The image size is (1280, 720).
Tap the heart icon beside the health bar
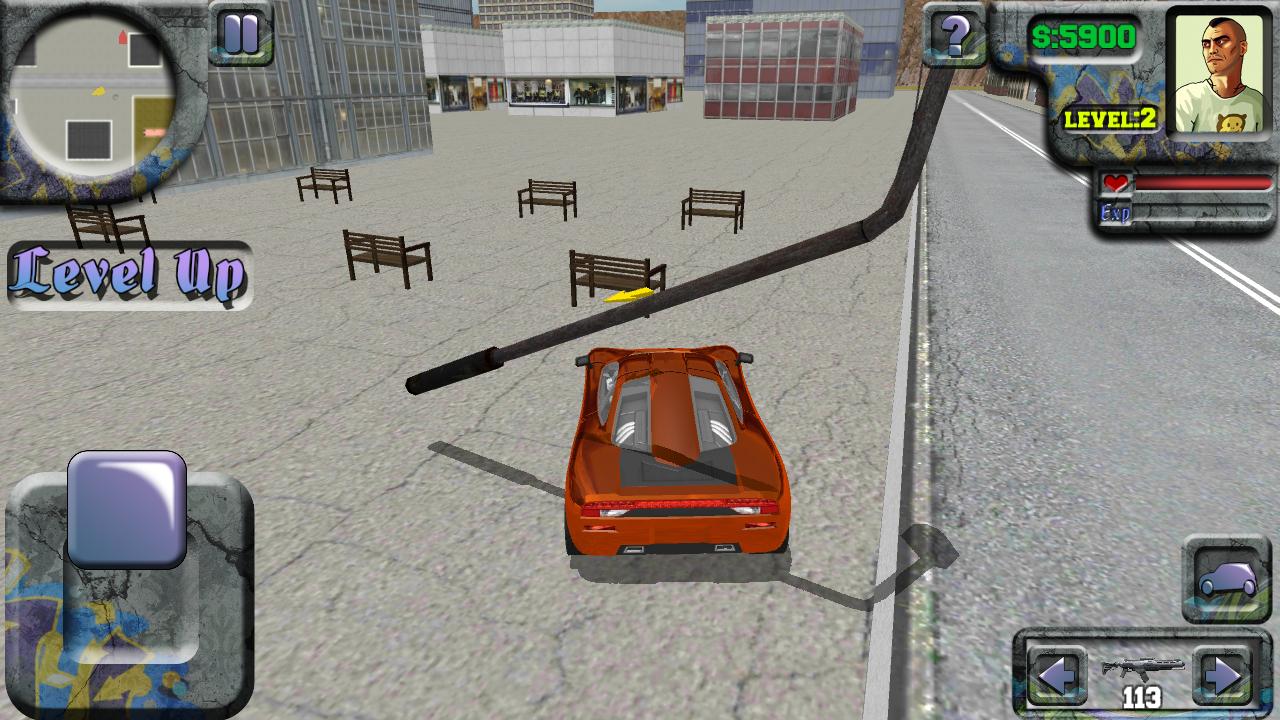[x=1116, y=182]
